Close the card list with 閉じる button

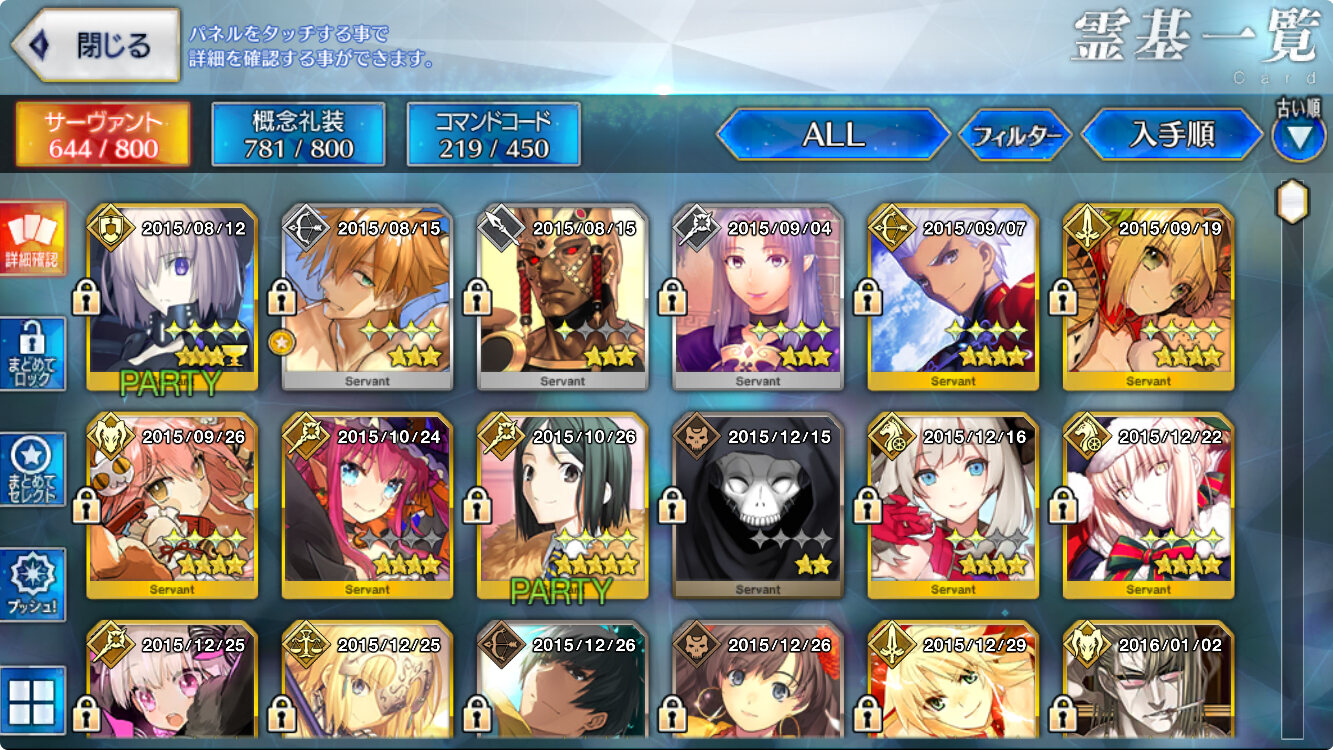click(x=96, y=45)
